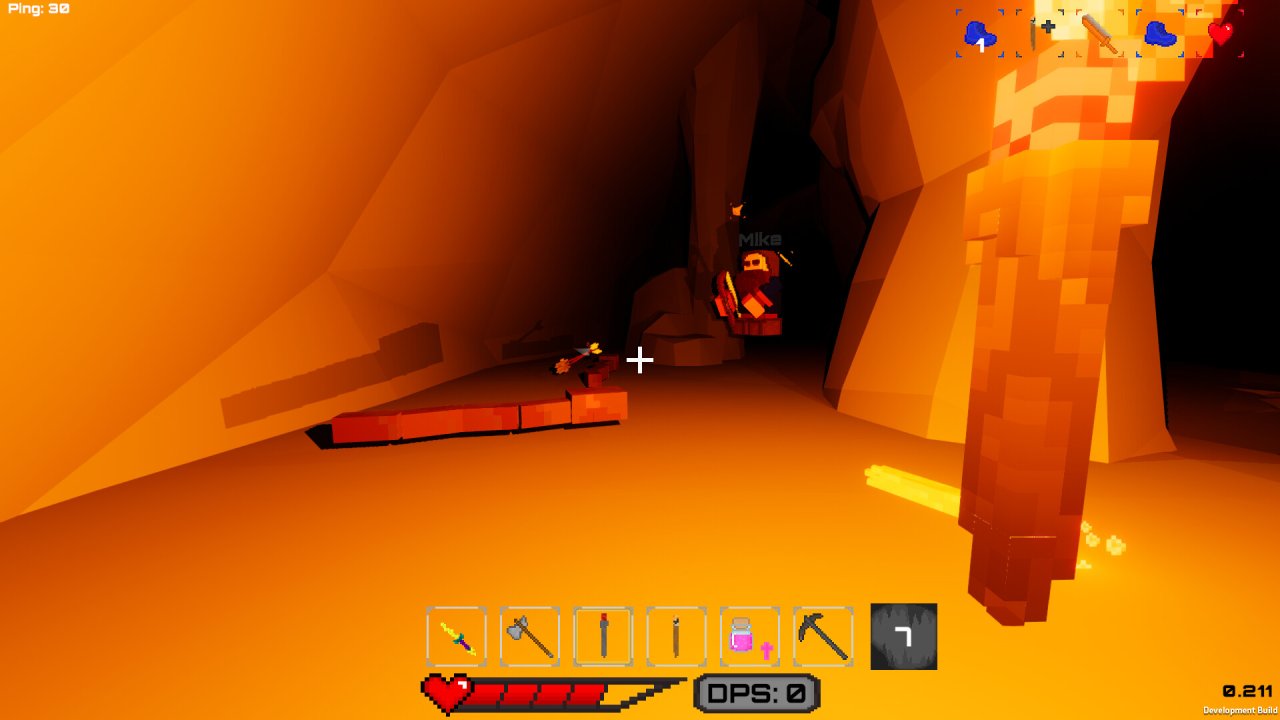Viewport: 1280px width, 720px height.
Task: Select the battle axe hotbar slot
Action: (530, 636)
